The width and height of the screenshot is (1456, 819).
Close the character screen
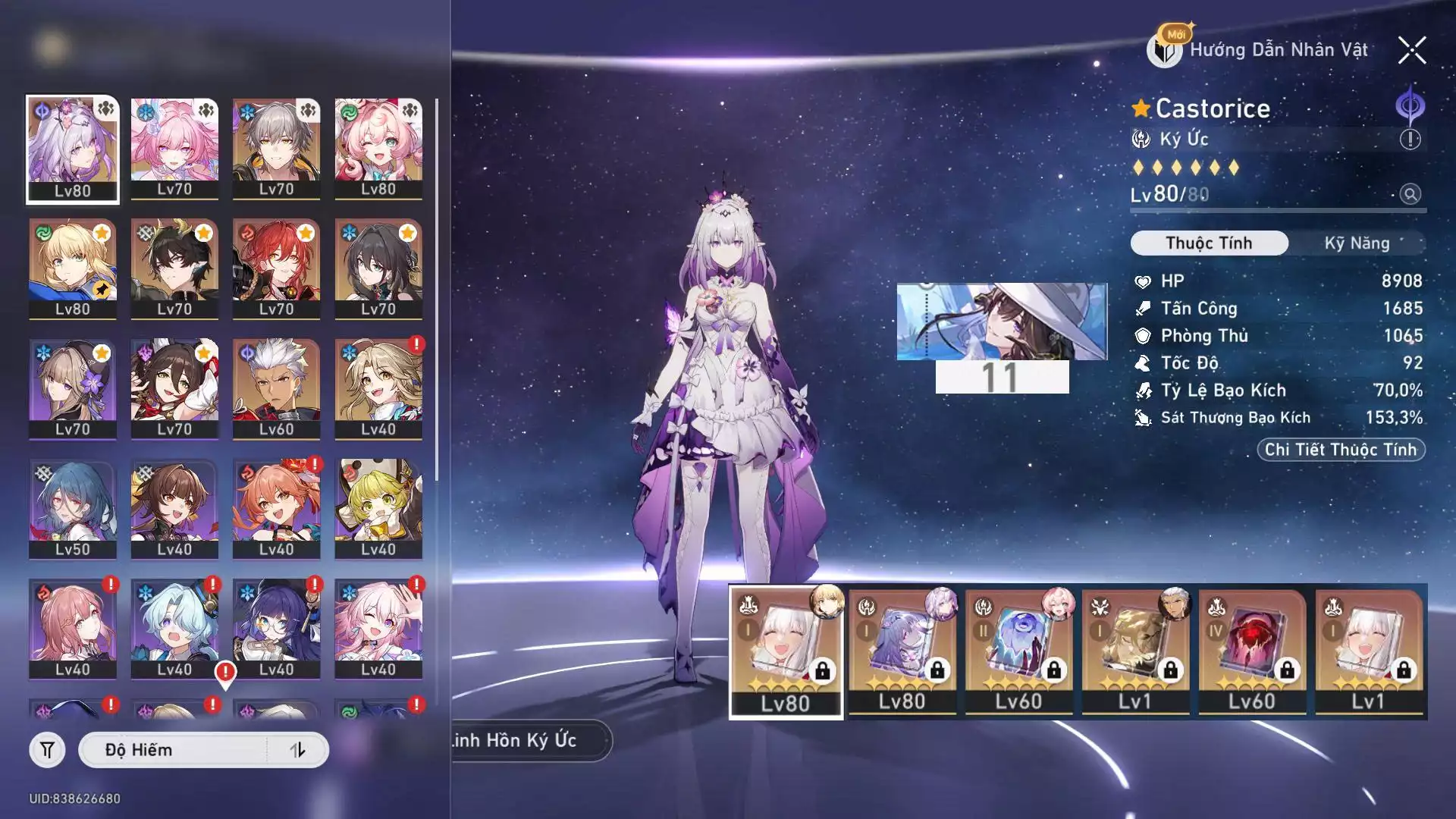click(1411, 51)
